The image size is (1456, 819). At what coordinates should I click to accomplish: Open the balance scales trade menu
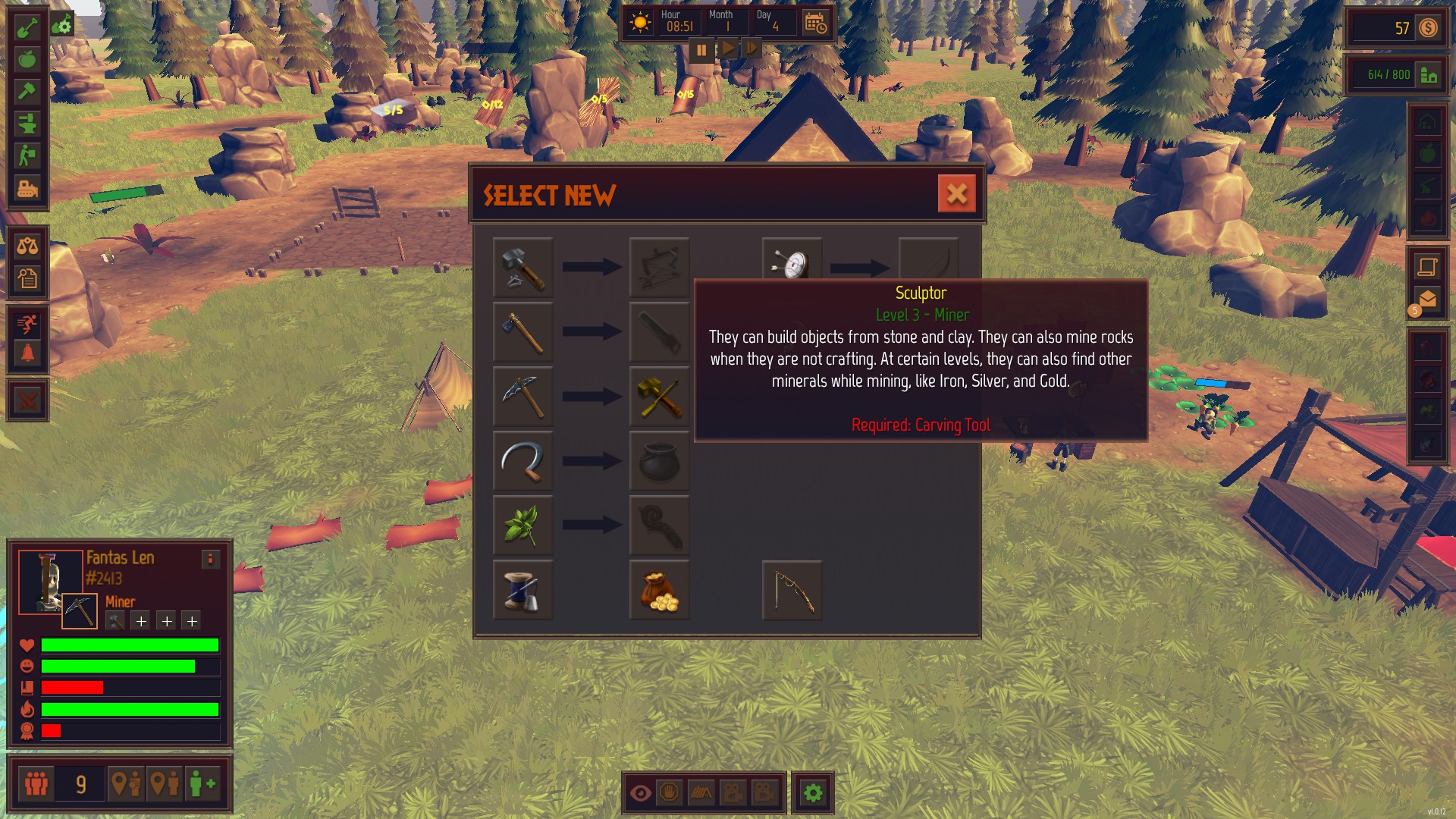(27, 246)
